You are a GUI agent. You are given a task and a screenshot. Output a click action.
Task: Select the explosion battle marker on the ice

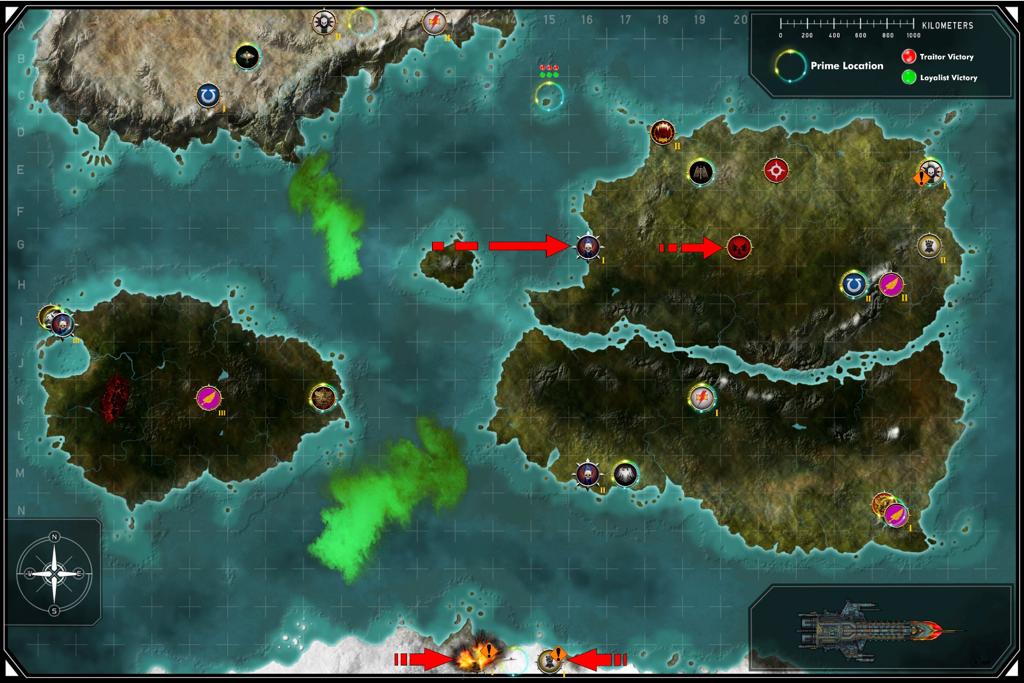coord(468,658)
